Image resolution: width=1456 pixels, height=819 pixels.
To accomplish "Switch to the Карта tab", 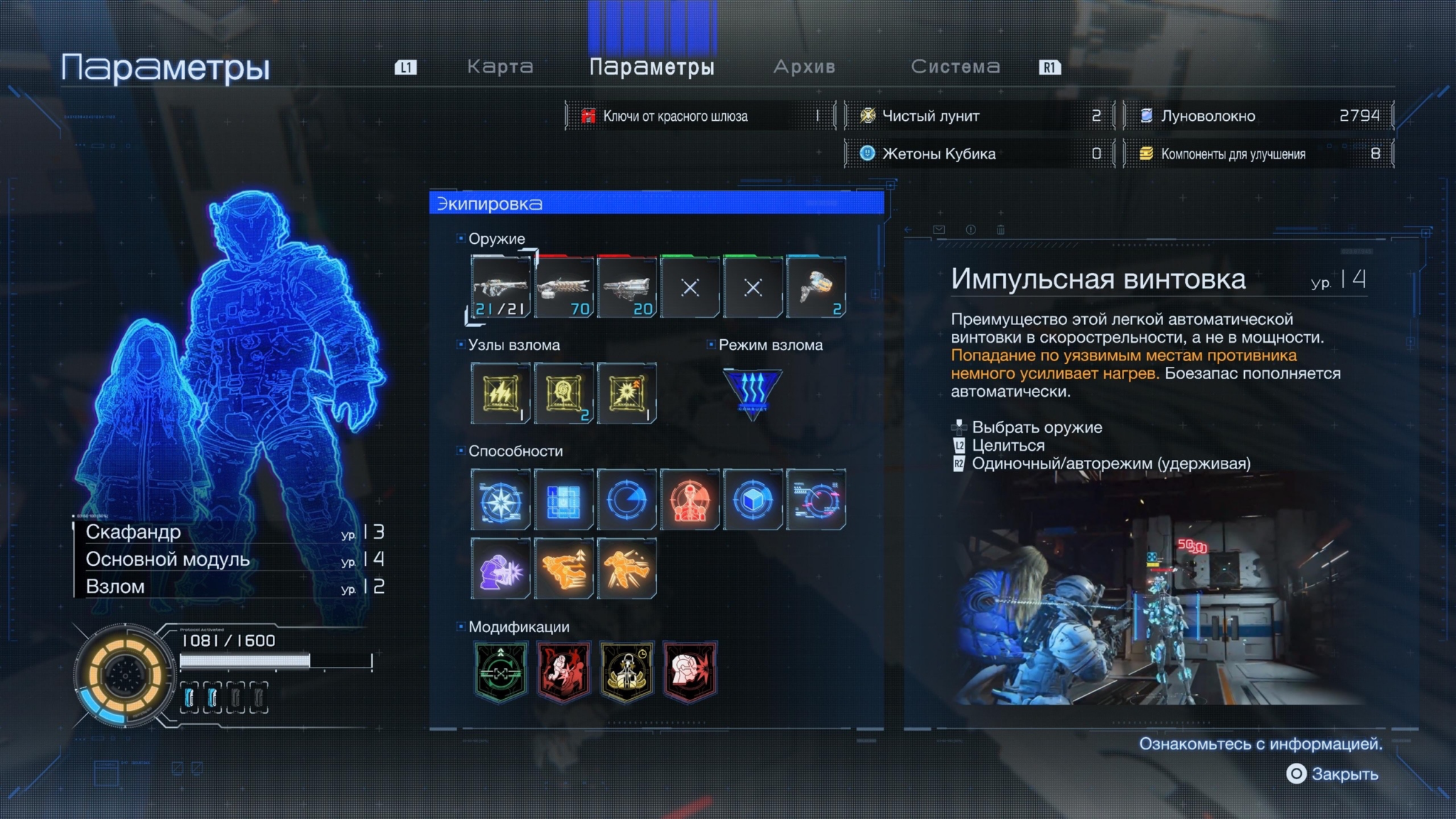I will [x=500, y=67].
